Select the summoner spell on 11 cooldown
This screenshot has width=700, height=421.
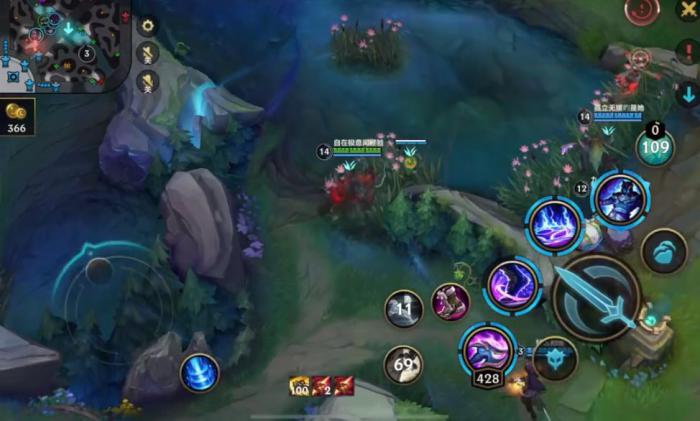tap(404, 308)
